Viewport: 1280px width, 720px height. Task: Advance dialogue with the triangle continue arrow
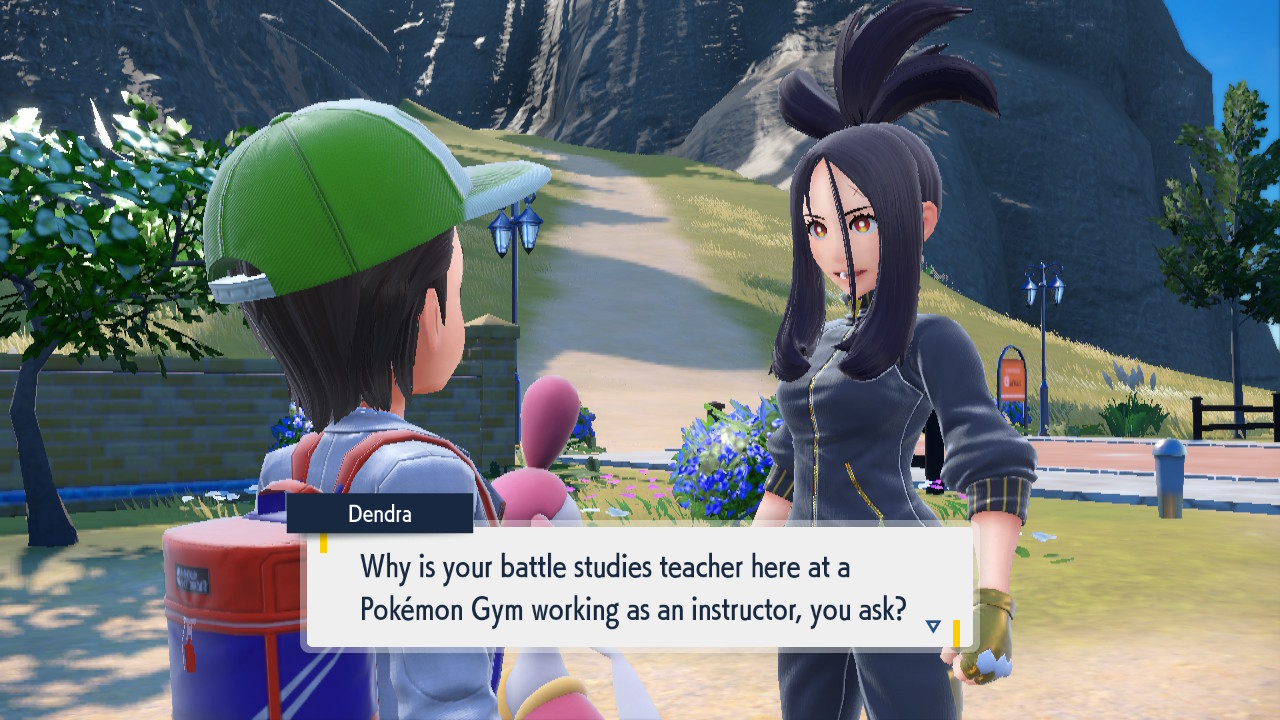click(x=933, y=626)
